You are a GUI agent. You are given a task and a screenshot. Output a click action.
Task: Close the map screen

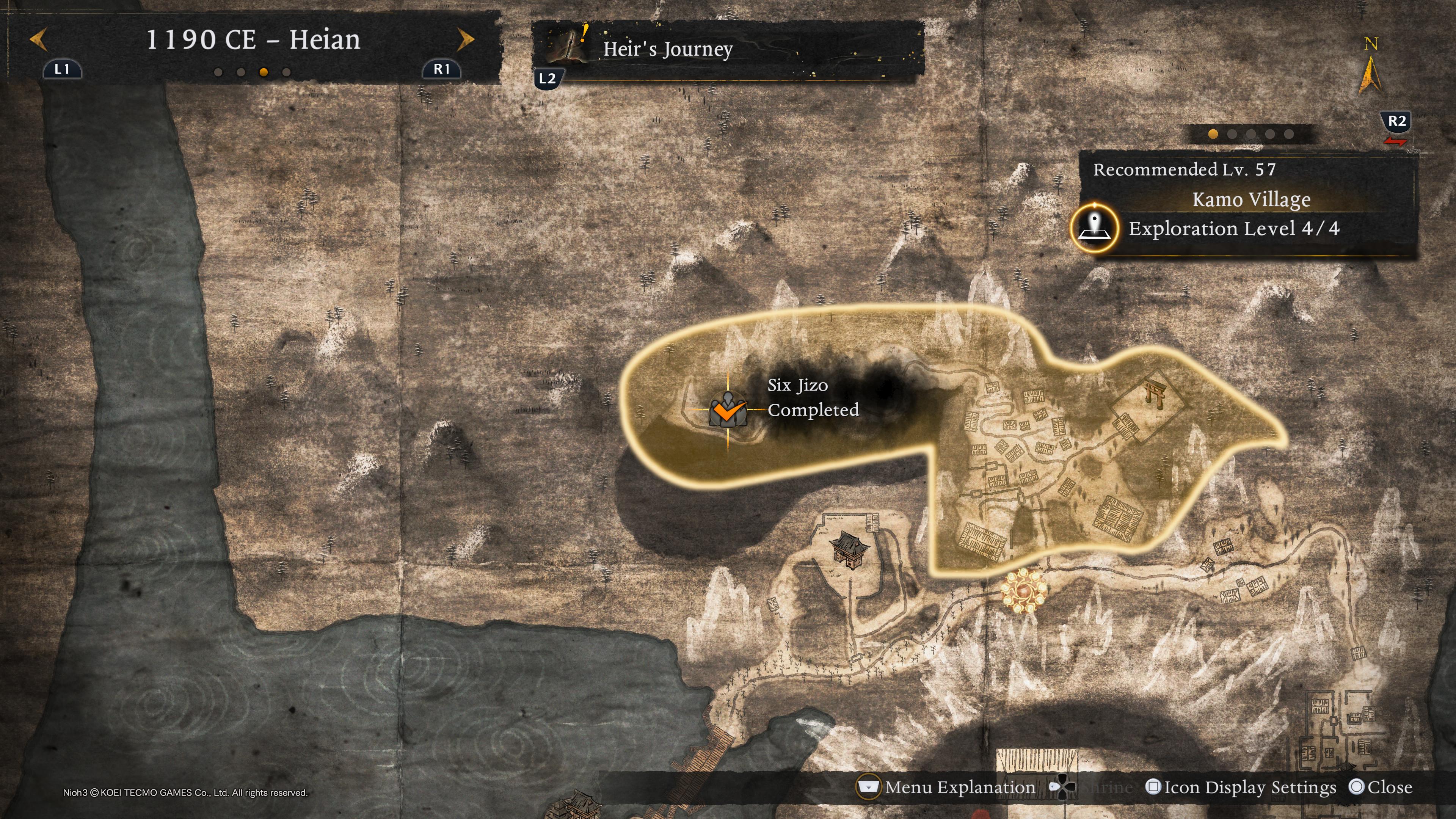[1380, 787]
